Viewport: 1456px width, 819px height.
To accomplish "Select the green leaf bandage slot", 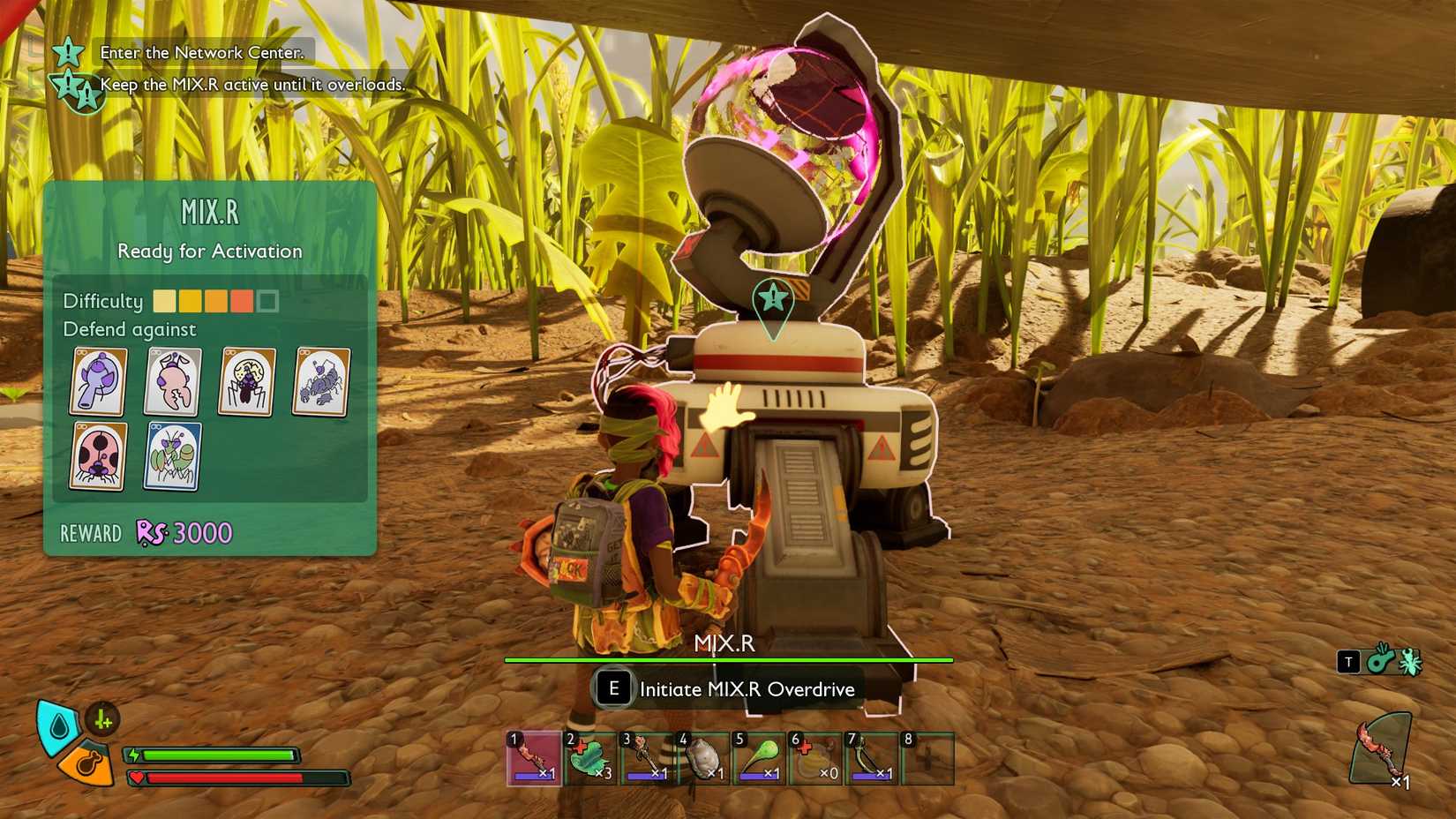I will 590,758.
